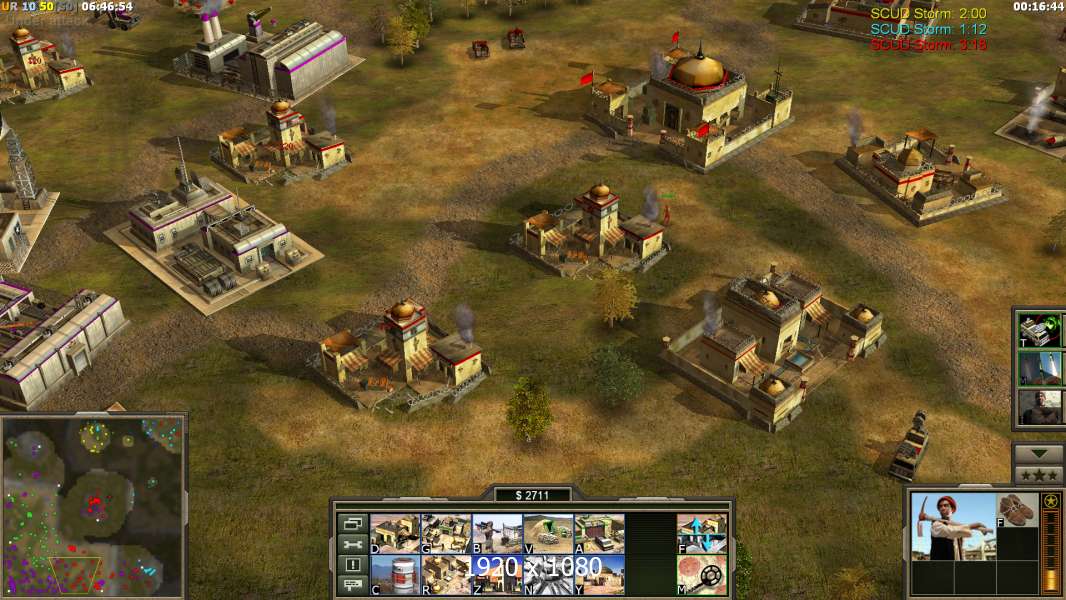
Task: Build the Arms Dealer icon labeled A
Action: (599, 534)
